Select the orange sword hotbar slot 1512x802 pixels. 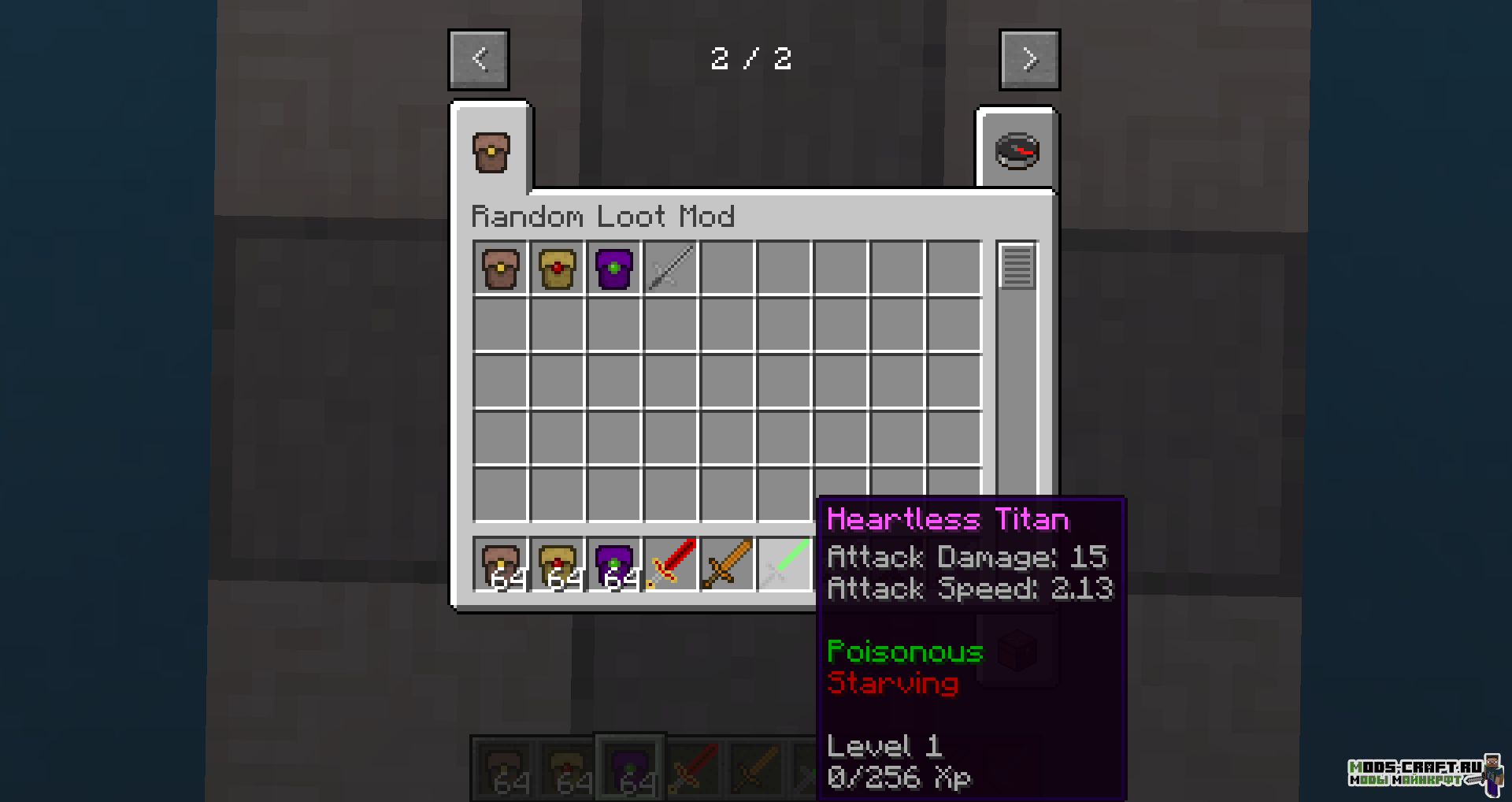(728, 564)
